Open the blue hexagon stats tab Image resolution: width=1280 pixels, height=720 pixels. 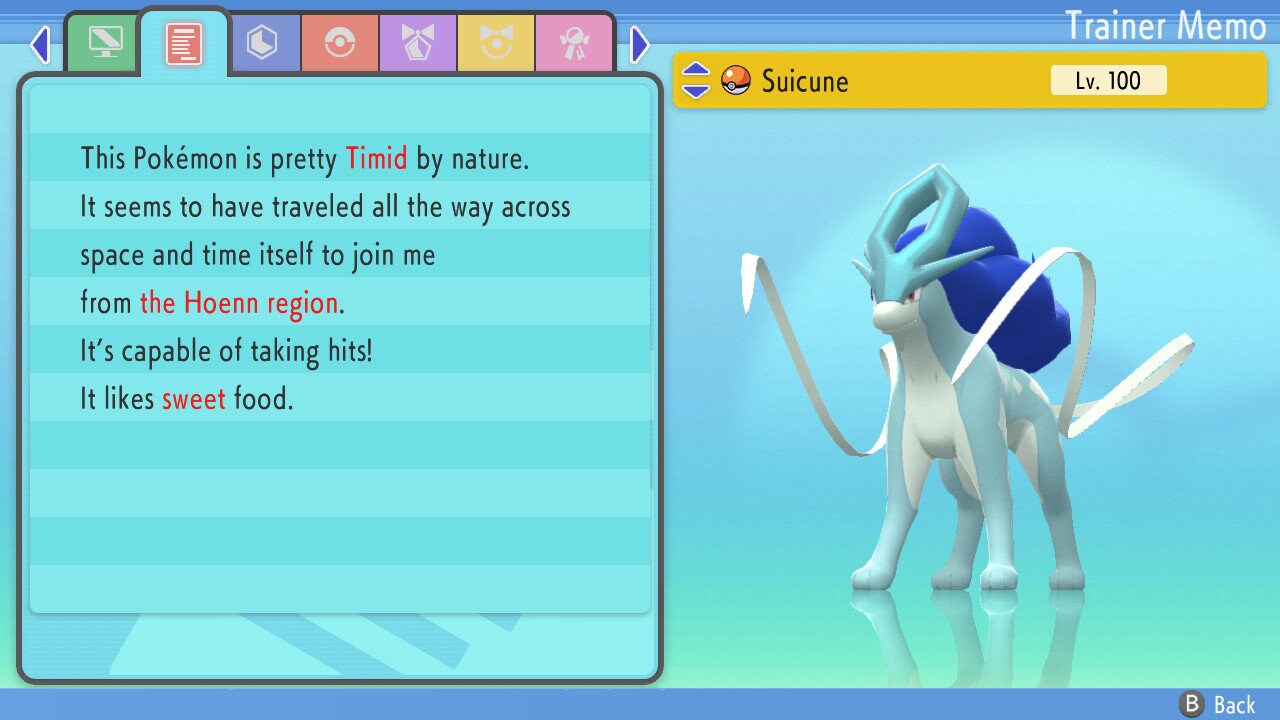pyautogui.click(x=262, y=43)
